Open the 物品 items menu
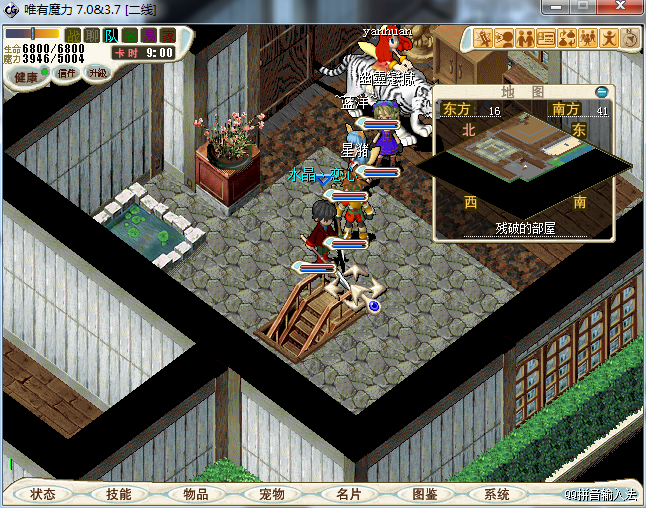 [196, 494]
